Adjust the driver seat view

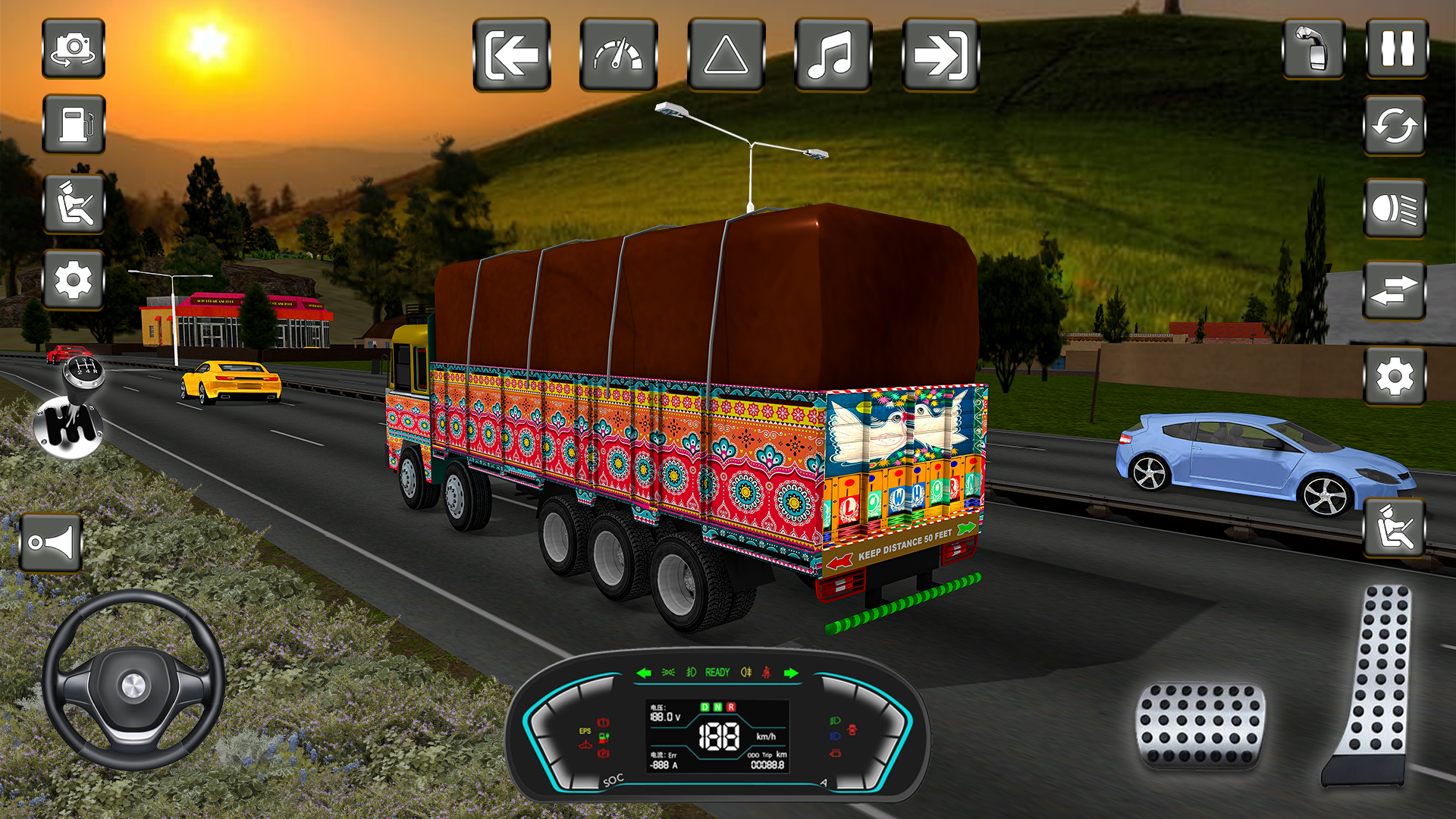[74, 203]
